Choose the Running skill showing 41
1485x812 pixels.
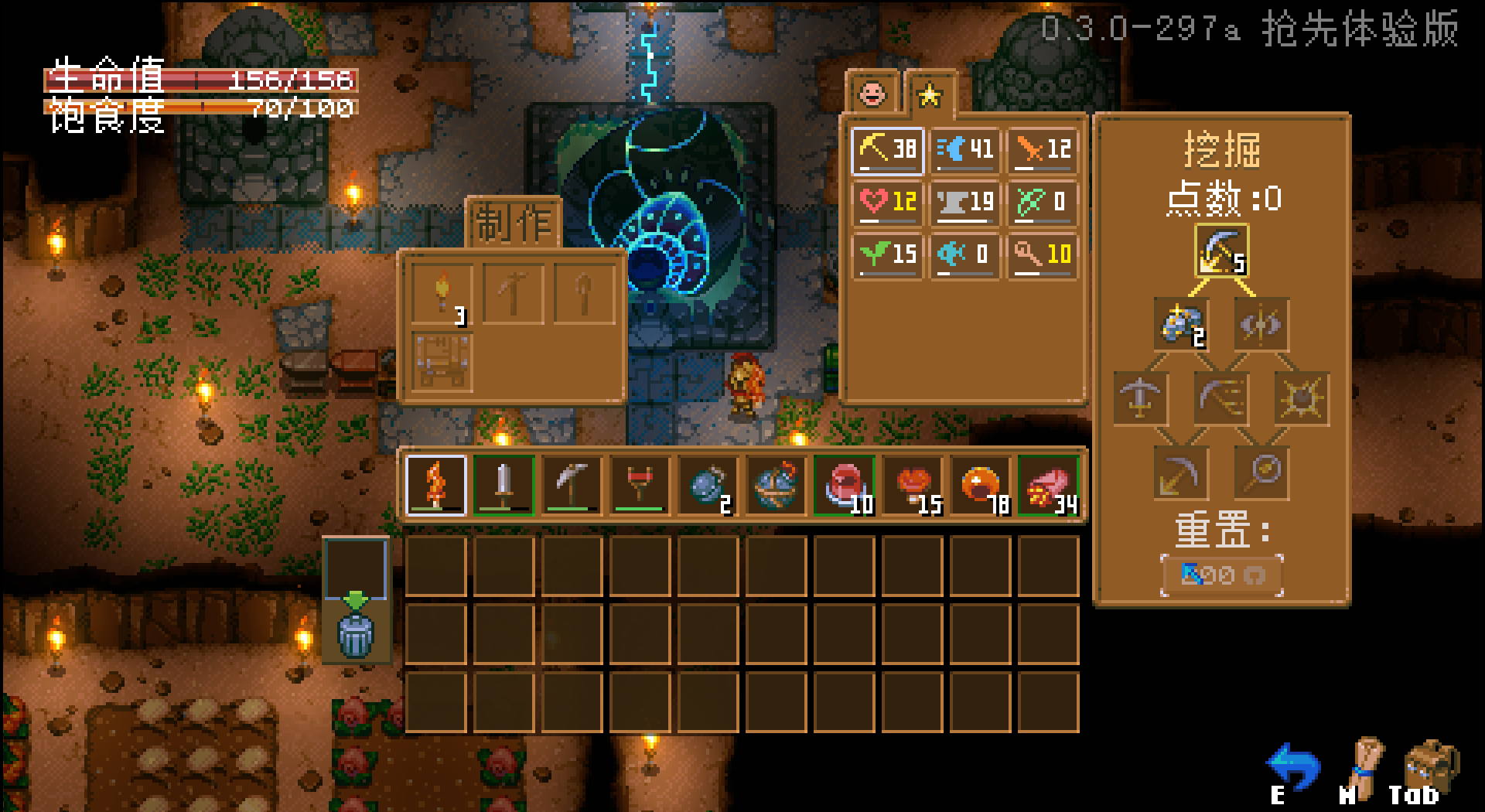pyautogui.click(x=965, y=150)
